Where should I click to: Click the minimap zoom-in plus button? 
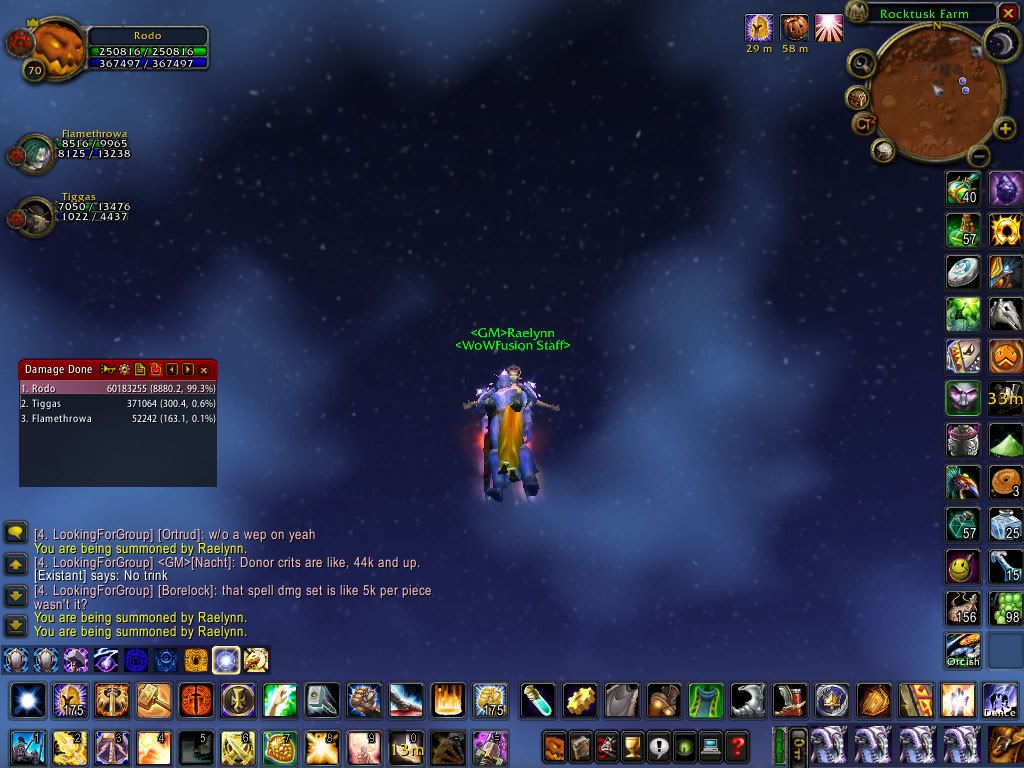[1005, 128]
